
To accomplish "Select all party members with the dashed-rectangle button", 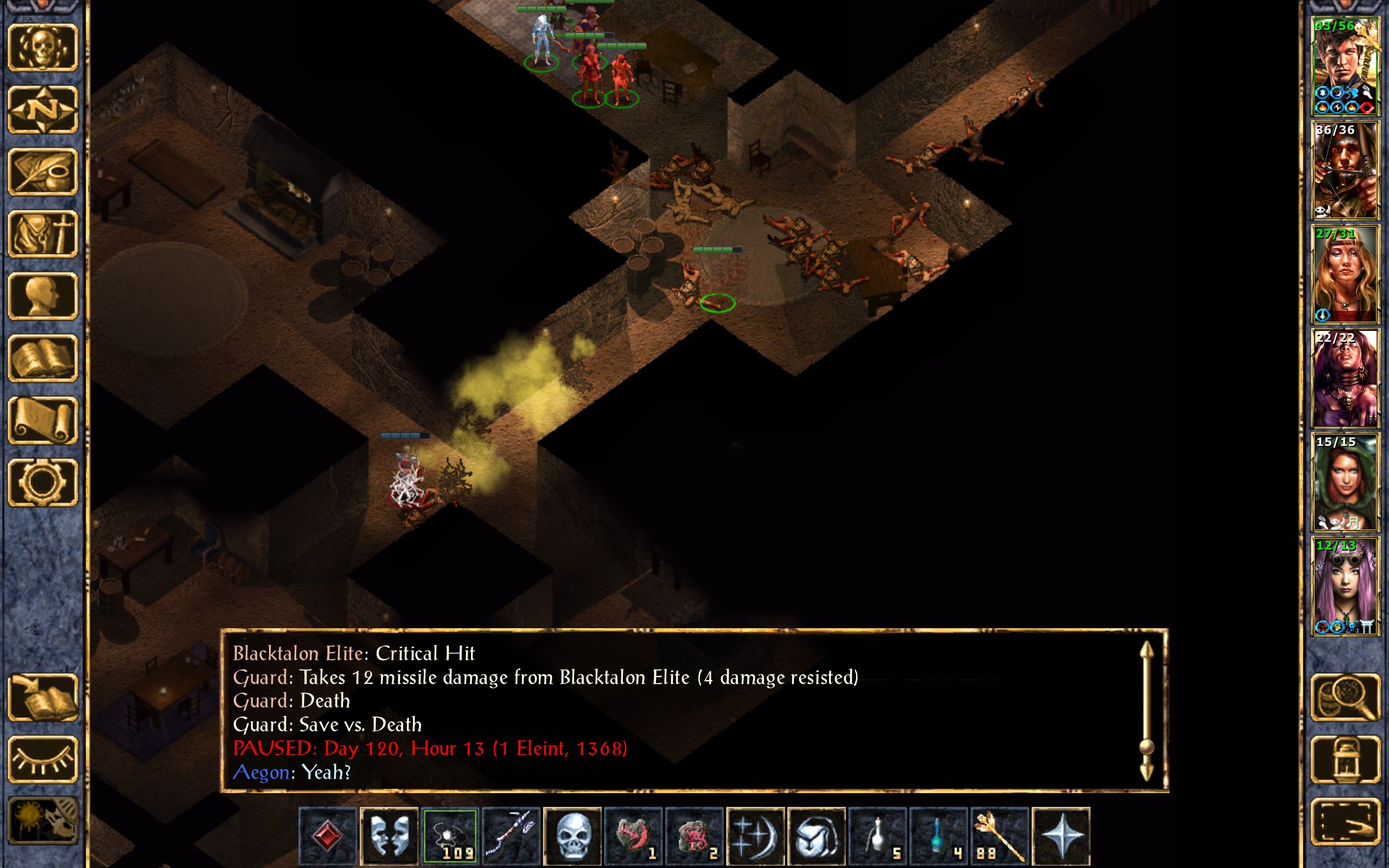I will pos(1346,821).
